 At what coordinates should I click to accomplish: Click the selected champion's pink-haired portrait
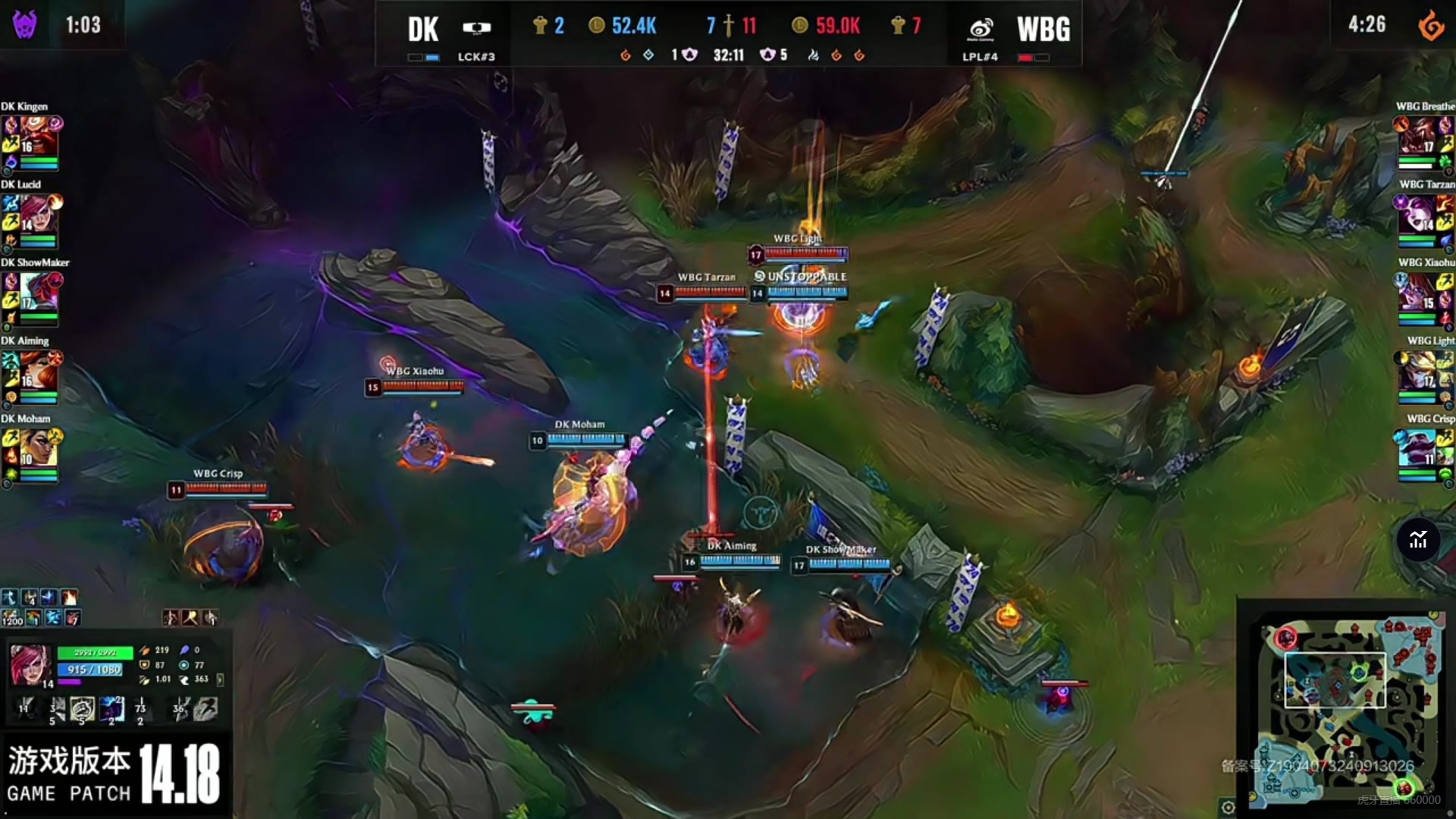30,664
